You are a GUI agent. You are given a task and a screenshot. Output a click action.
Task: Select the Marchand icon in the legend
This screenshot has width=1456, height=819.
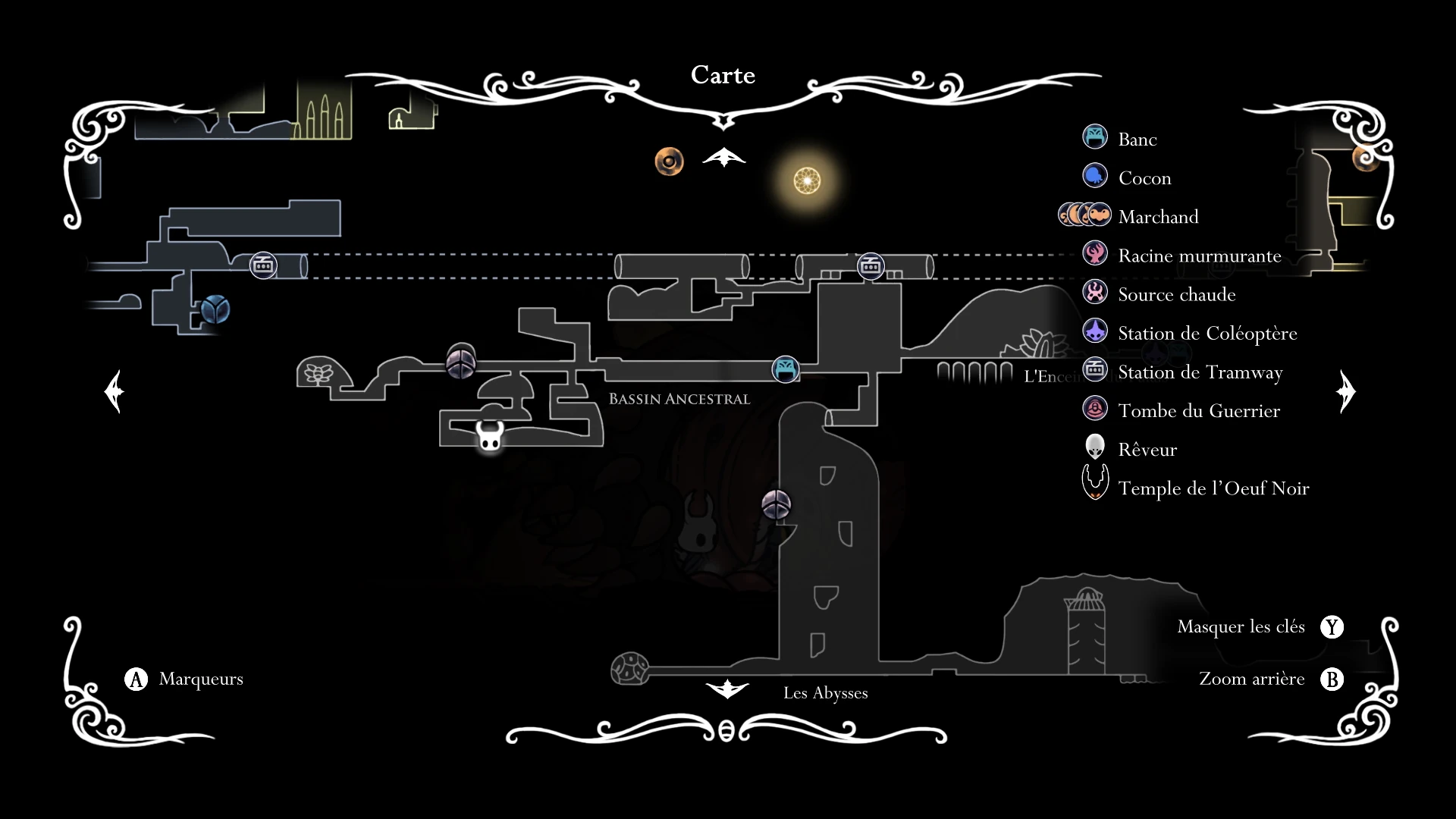coord(1086,215)
